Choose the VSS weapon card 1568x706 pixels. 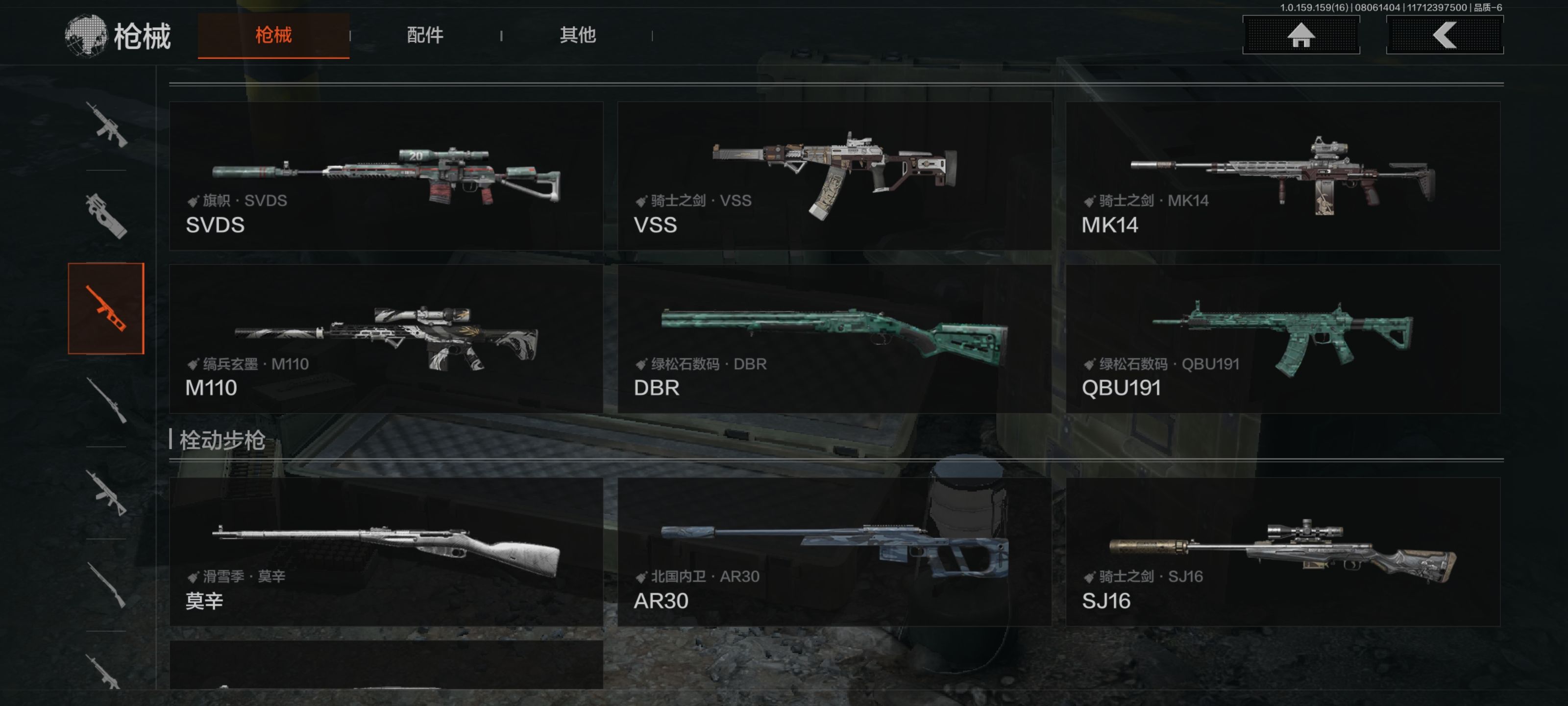834,176
